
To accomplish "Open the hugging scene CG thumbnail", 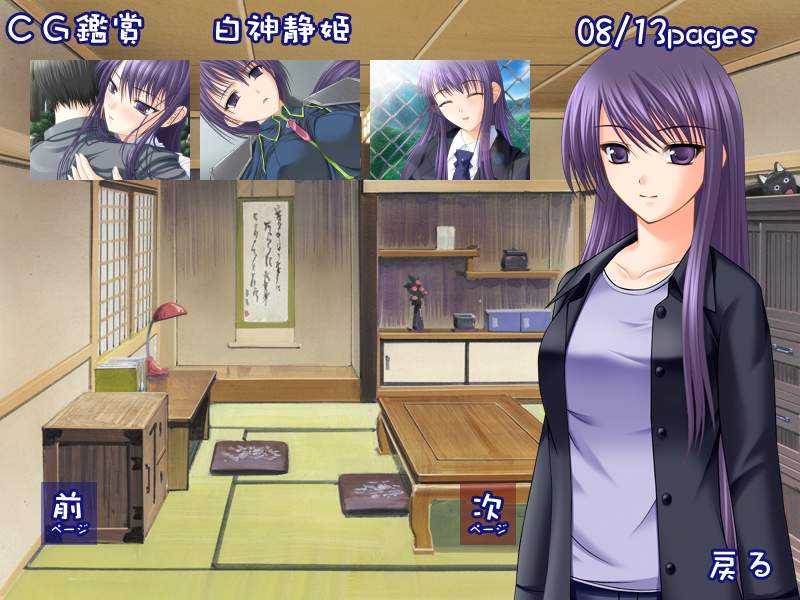I will (110, 120).
